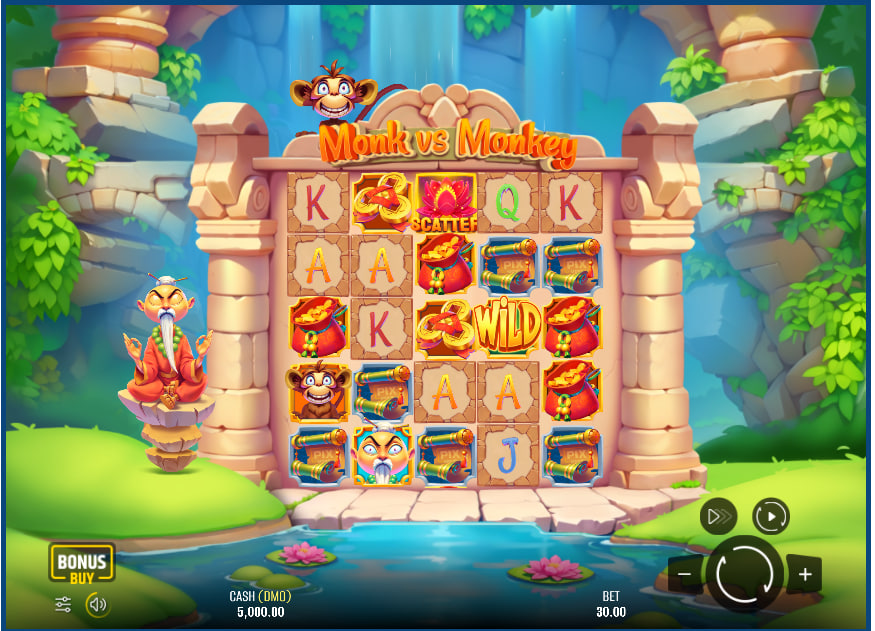The image size is (875, 631).
Task: Spin the reels with the circular arrow button
Action: (744, 574)
